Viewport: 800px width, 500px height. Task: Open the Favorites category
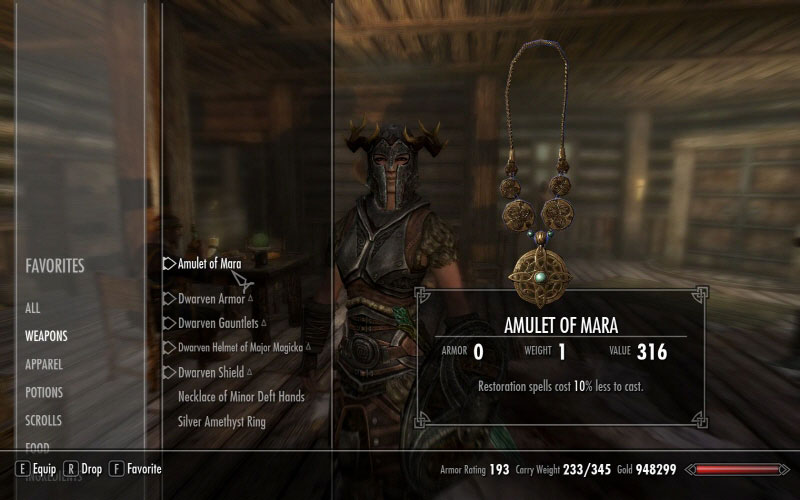[x=55, y=266]
